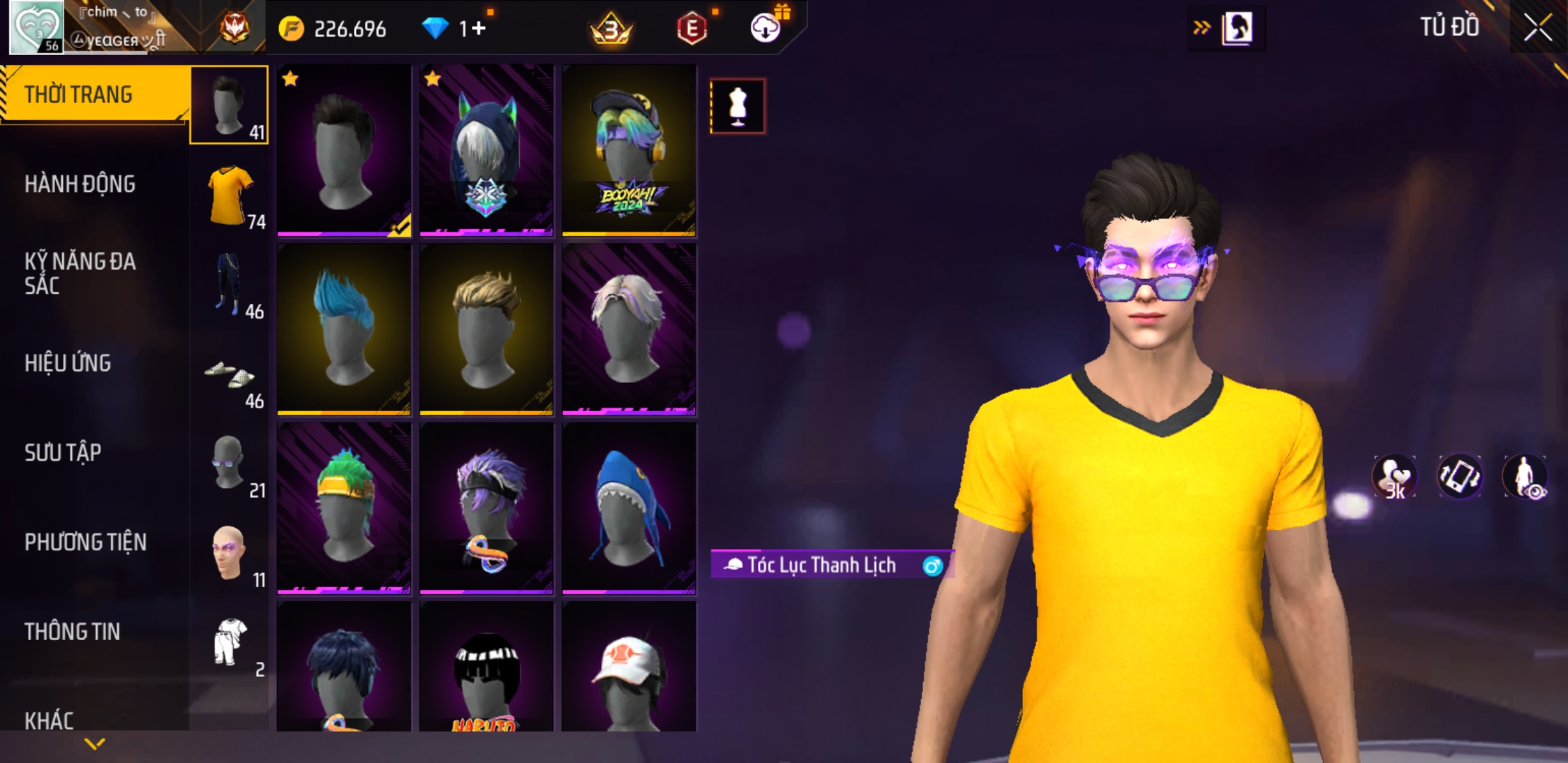1568x763 pixels.
Task: Add diamonds with the plus button
Action: pyautogui.click(x=480, y=28)
